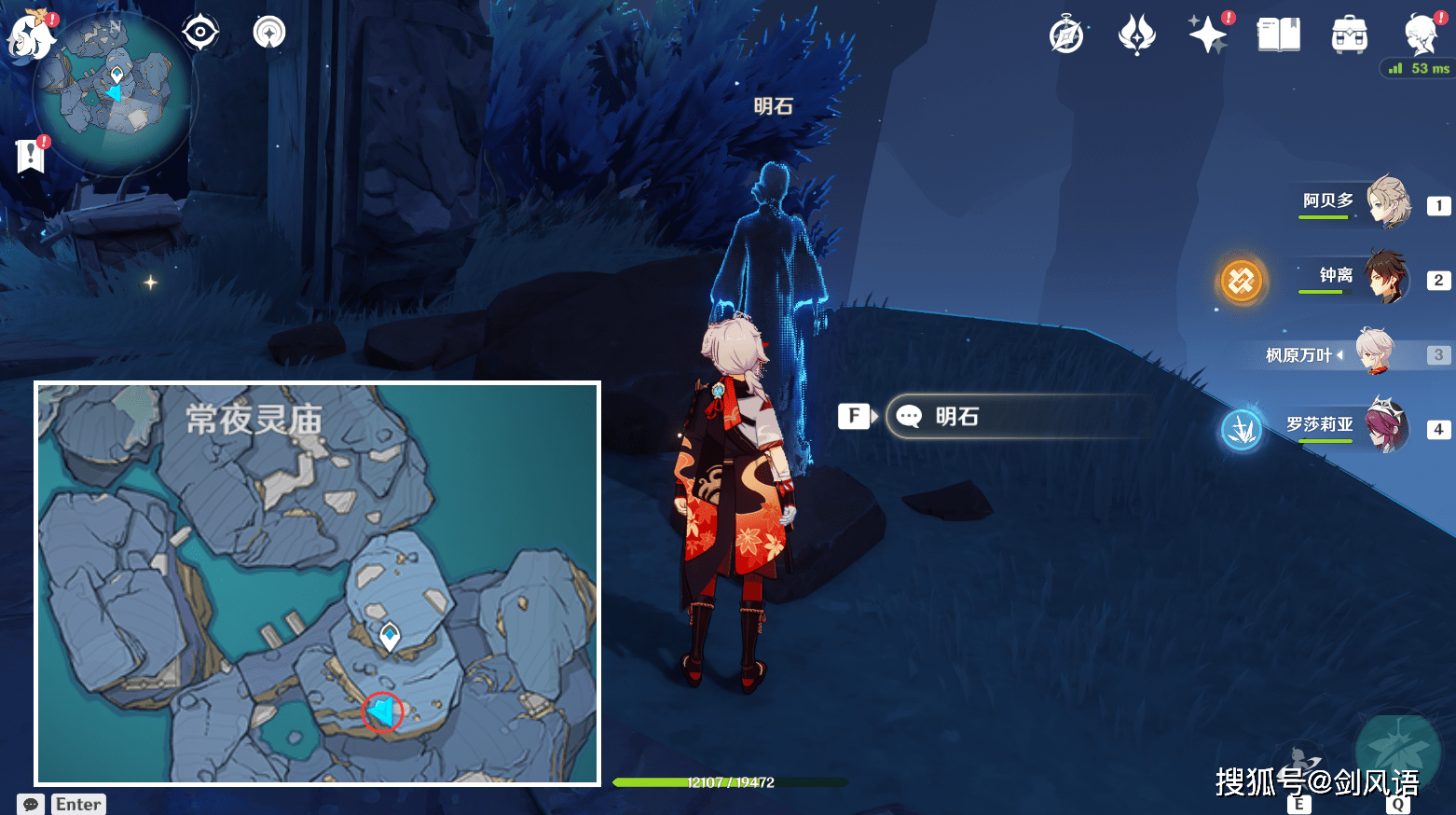This screenshot has height=815, width=1456.
Task: Click the round signal icon near minimap
Action: pyautogui.click(x=269, y=33)
